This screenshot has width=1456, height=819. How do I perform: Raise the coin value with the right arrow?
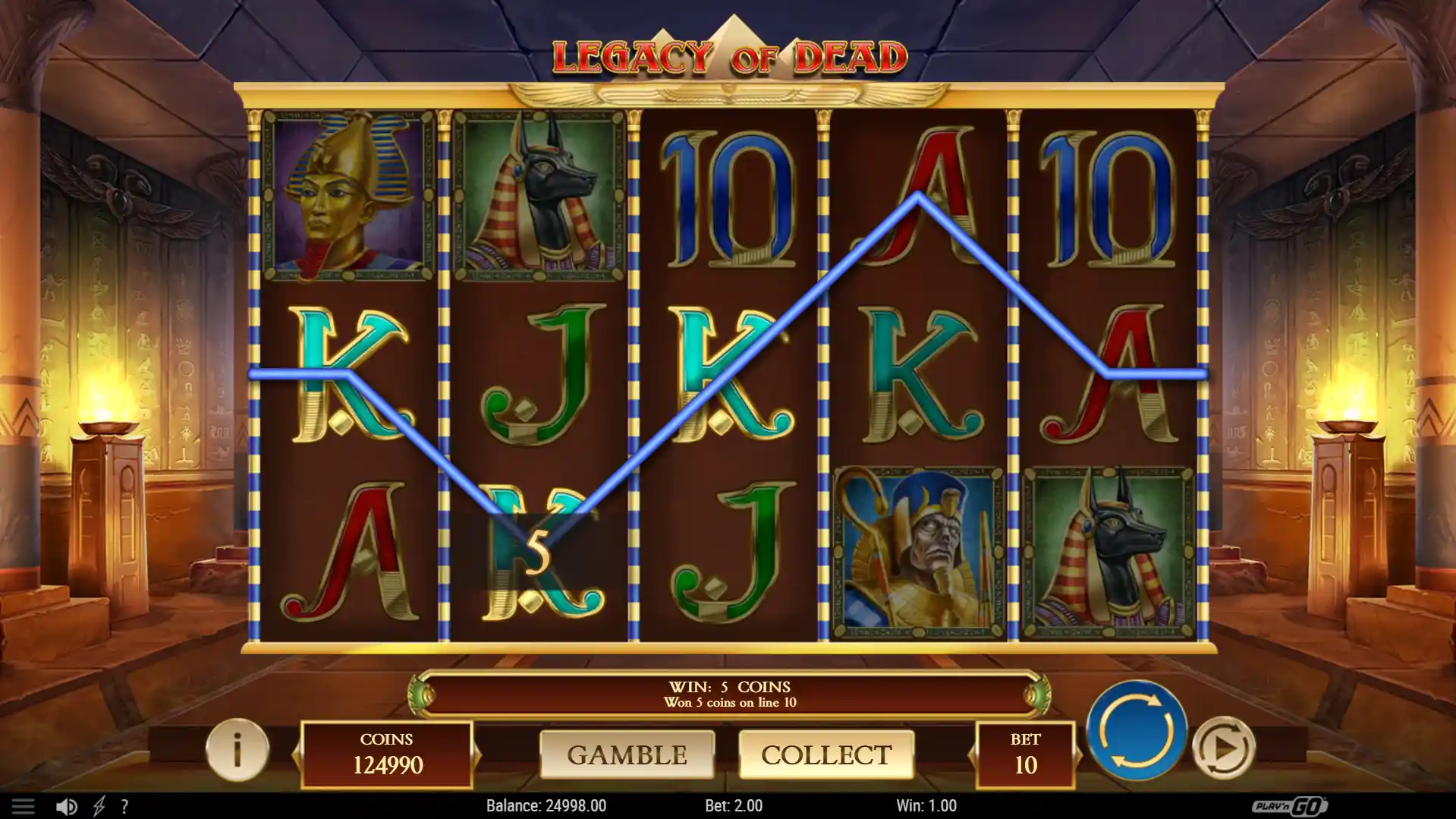[476, 754]
